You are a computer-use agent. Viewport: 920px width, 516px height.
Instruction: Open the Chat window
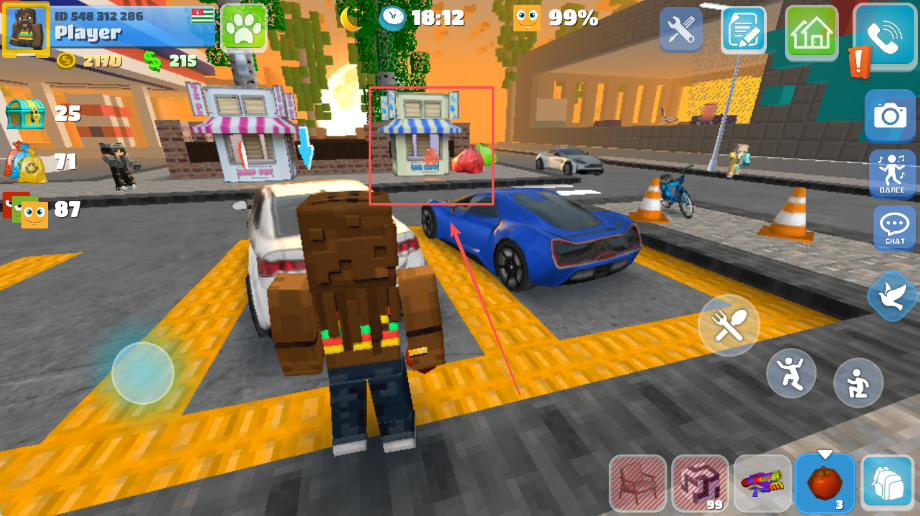click(x=893, y=229)
